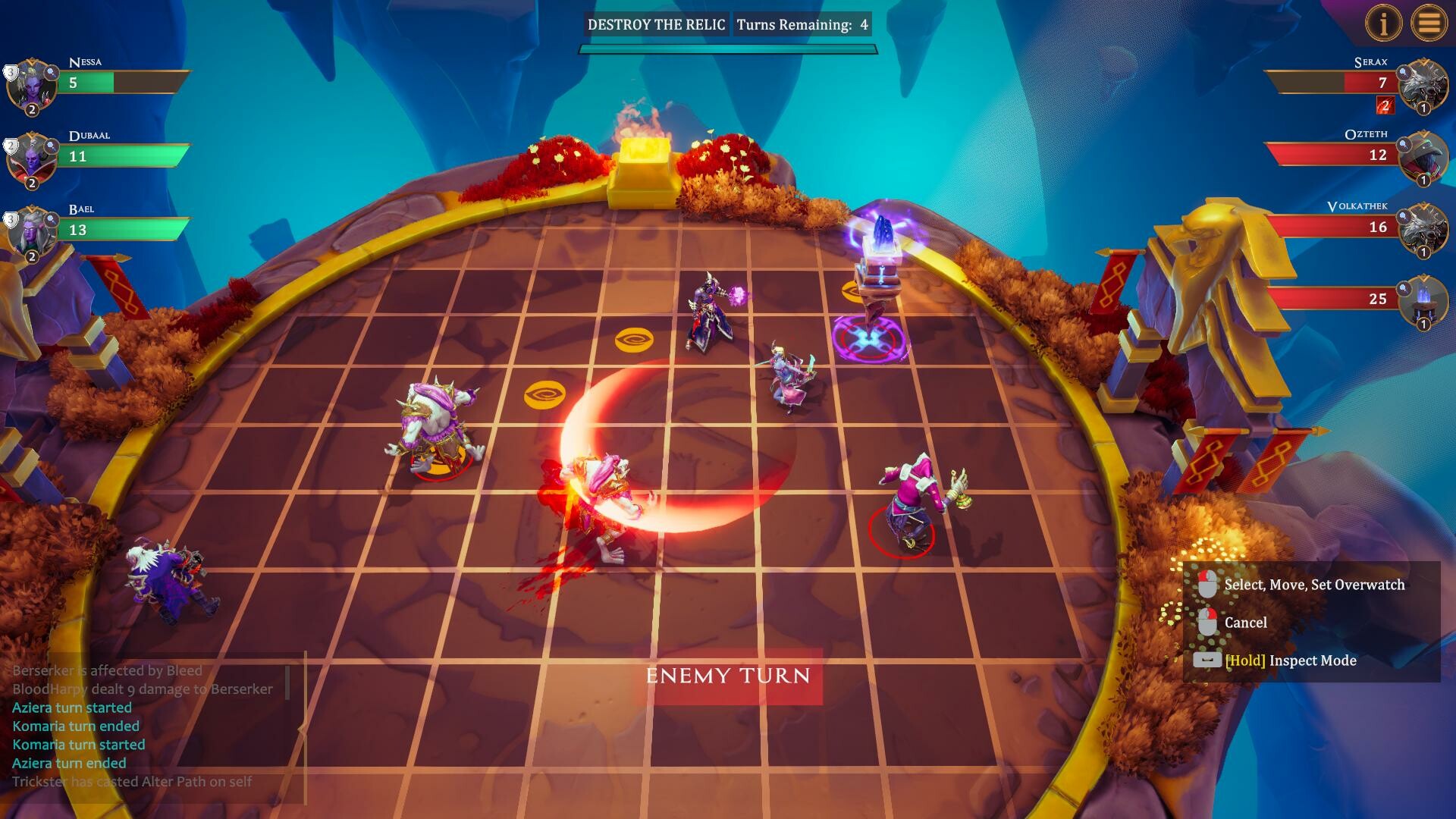Collapse the combat log panel arrow
1456x819 pixels.
(x=301, y=730)
